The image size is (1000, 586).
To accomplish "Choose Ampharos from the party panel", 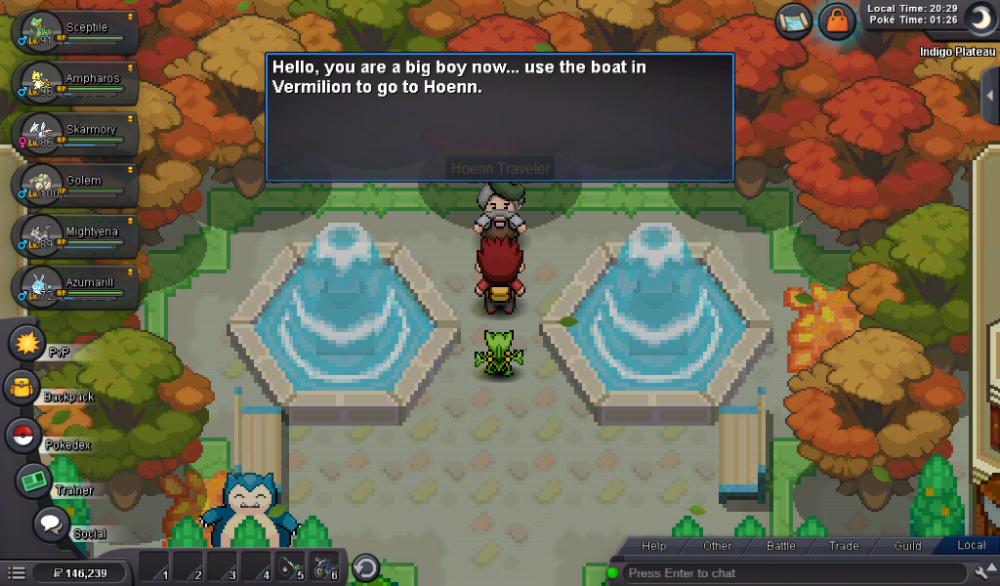I will (75, 80).
